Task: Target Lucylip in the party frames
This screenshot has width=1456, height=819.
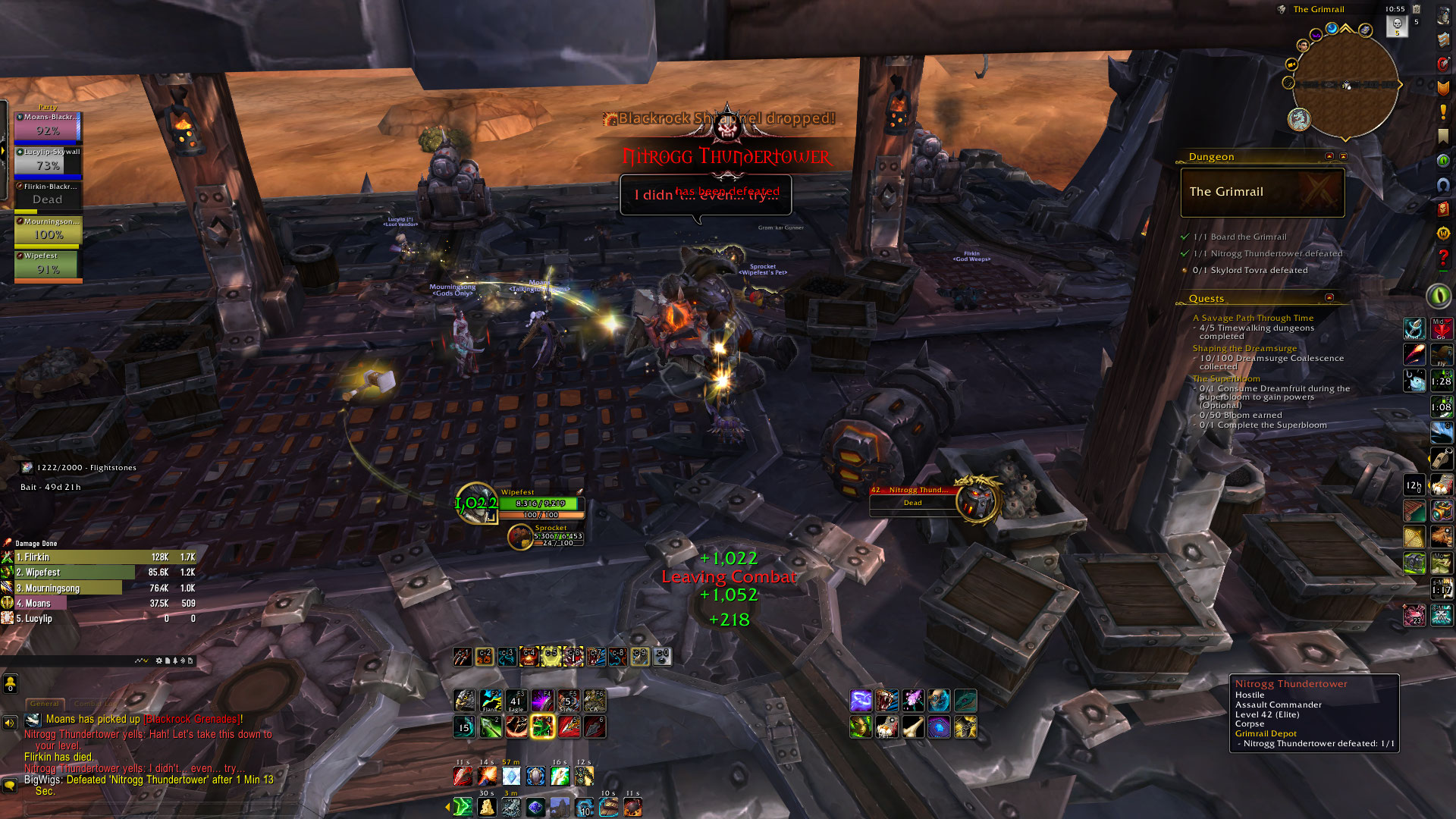Action: coord(48,162)
